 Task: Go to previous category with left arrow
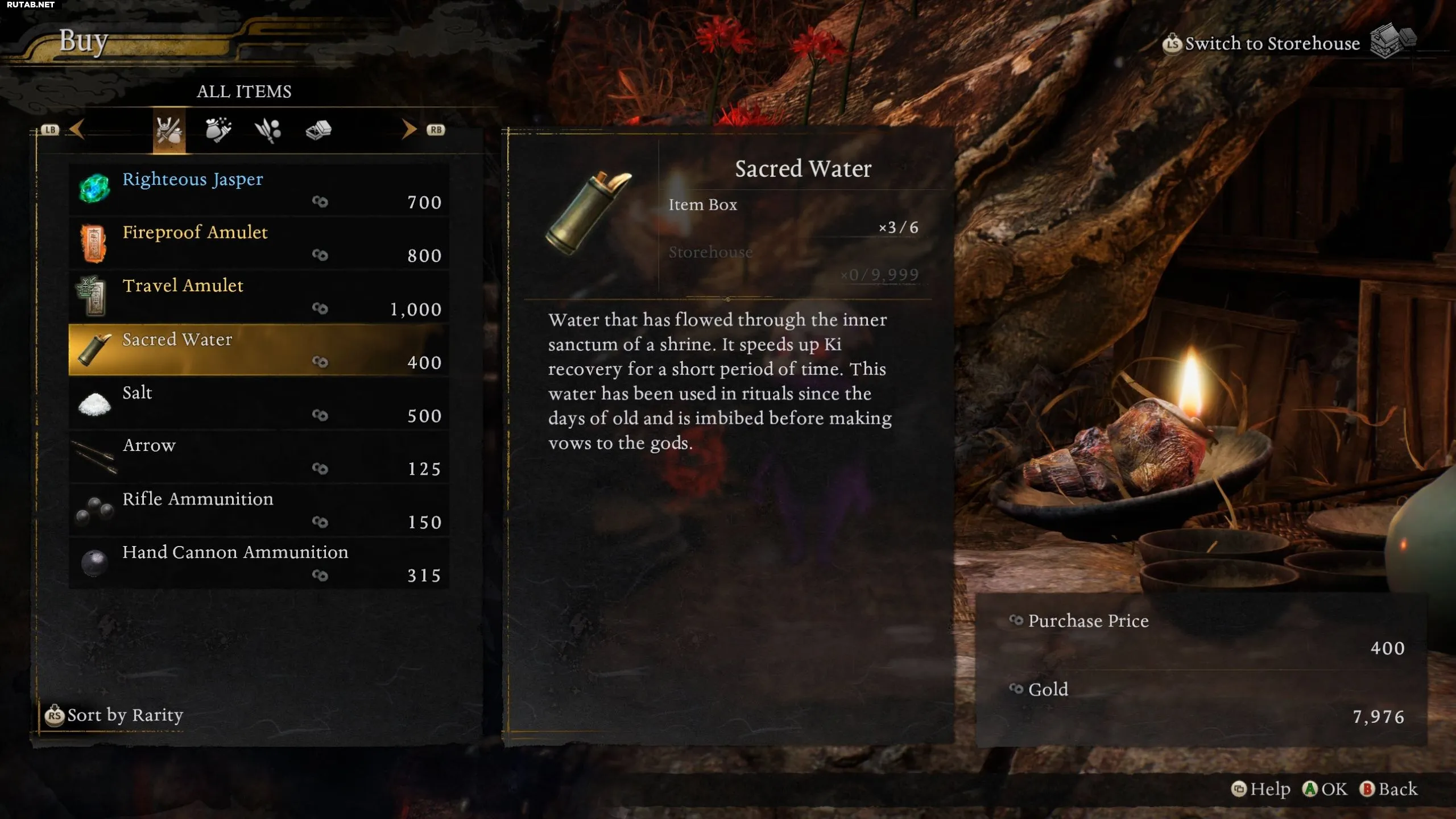(77, 130)
